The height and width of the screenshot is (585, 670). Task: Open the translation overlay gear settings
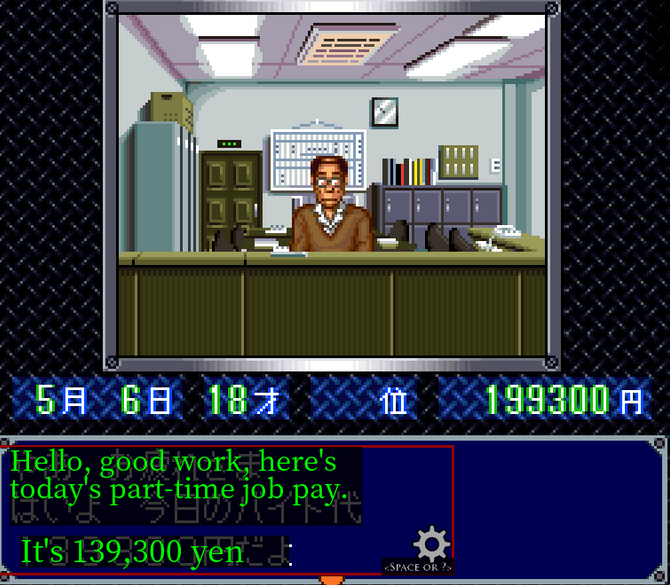pyautogui.click(x=432, y=545)
